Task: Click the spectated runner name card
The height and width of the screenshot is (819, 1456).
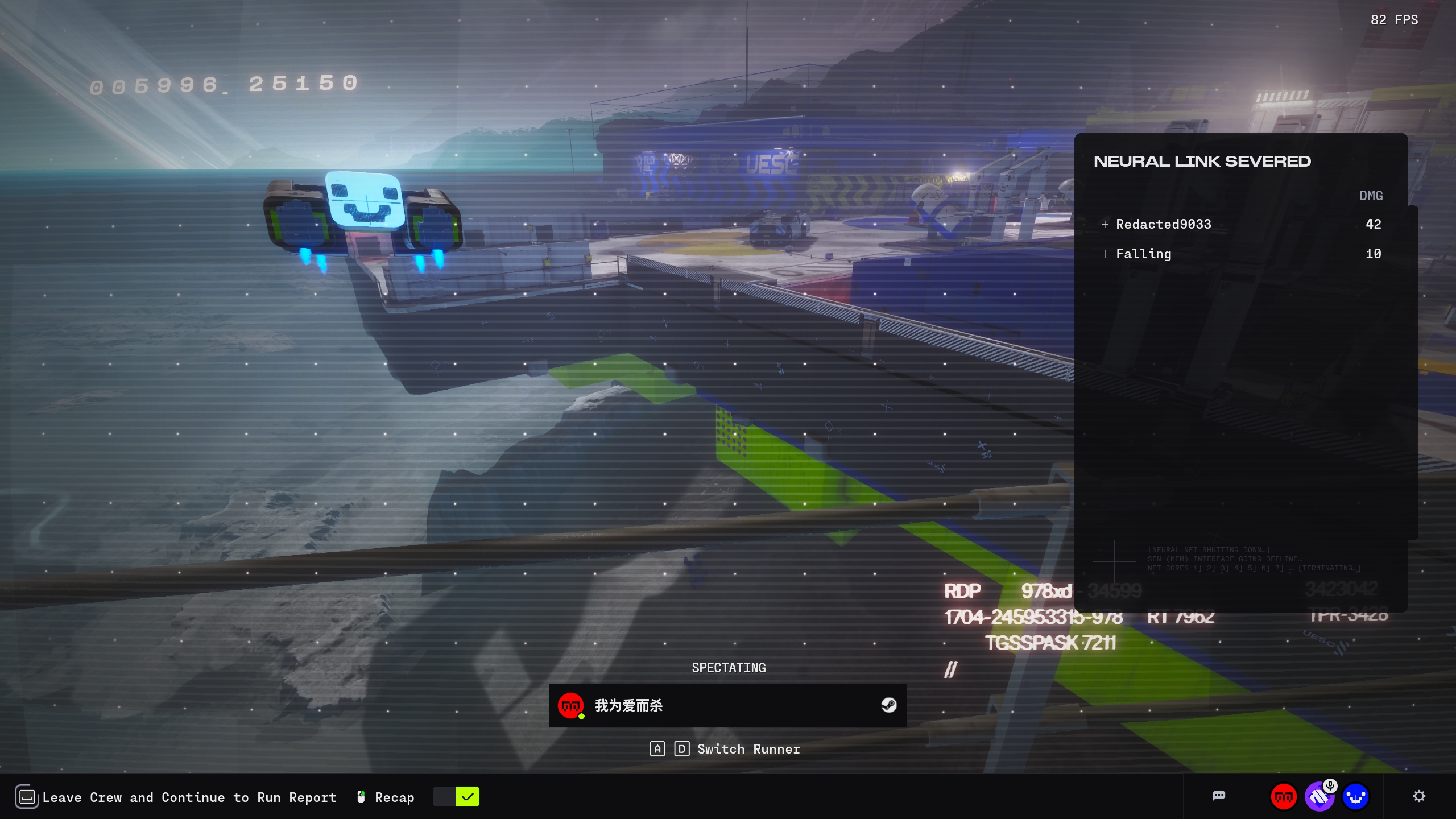Action: point(727,705)
